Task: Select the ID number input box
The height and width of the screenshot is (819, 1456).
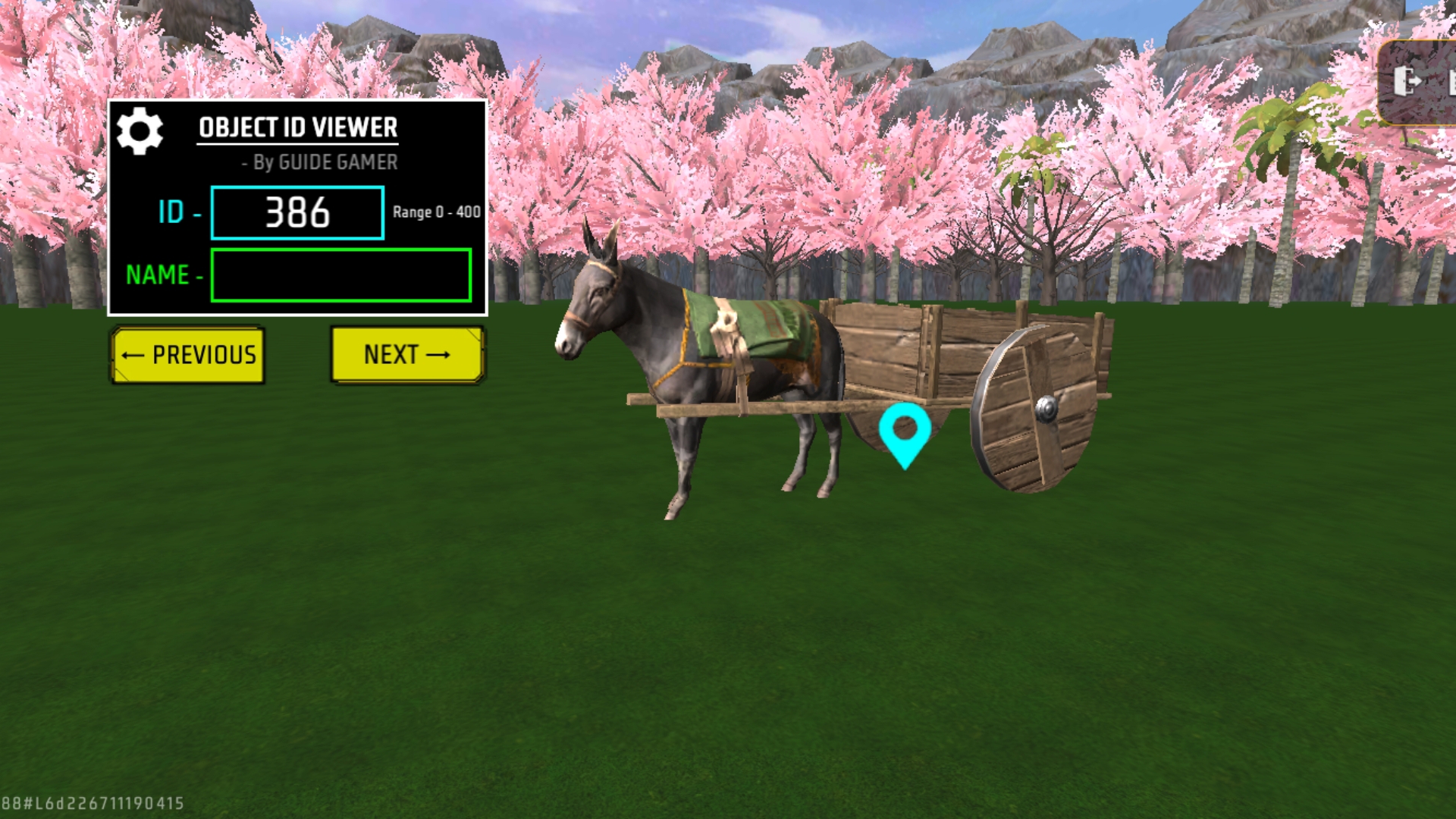Action: point(297,213)
